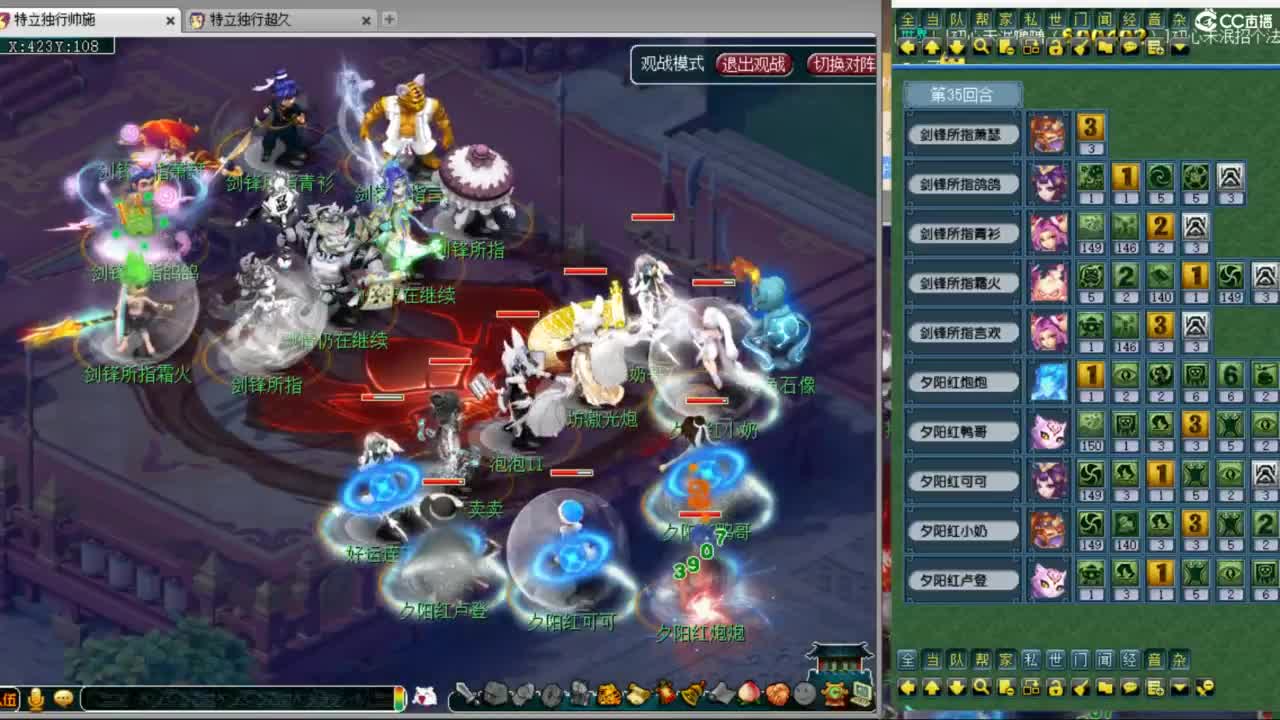The width and height of the screenshot is (1280, 720).
Task: Click the rainbow volume slider at bottom left
Action: pyautogui.click(x=399, y=699)
